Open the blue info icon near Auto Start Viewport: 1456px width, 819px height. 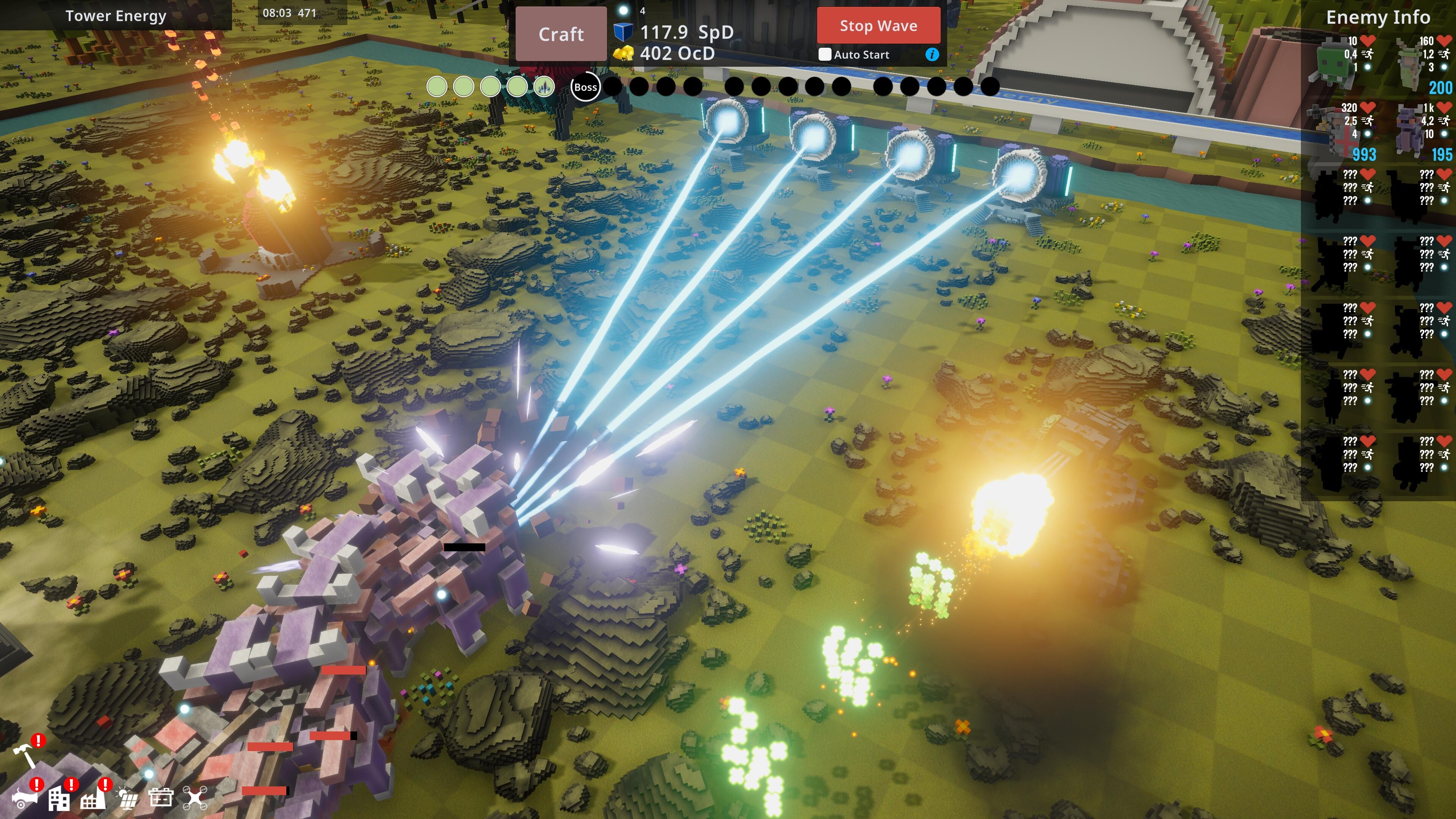[x=933, y=56]
